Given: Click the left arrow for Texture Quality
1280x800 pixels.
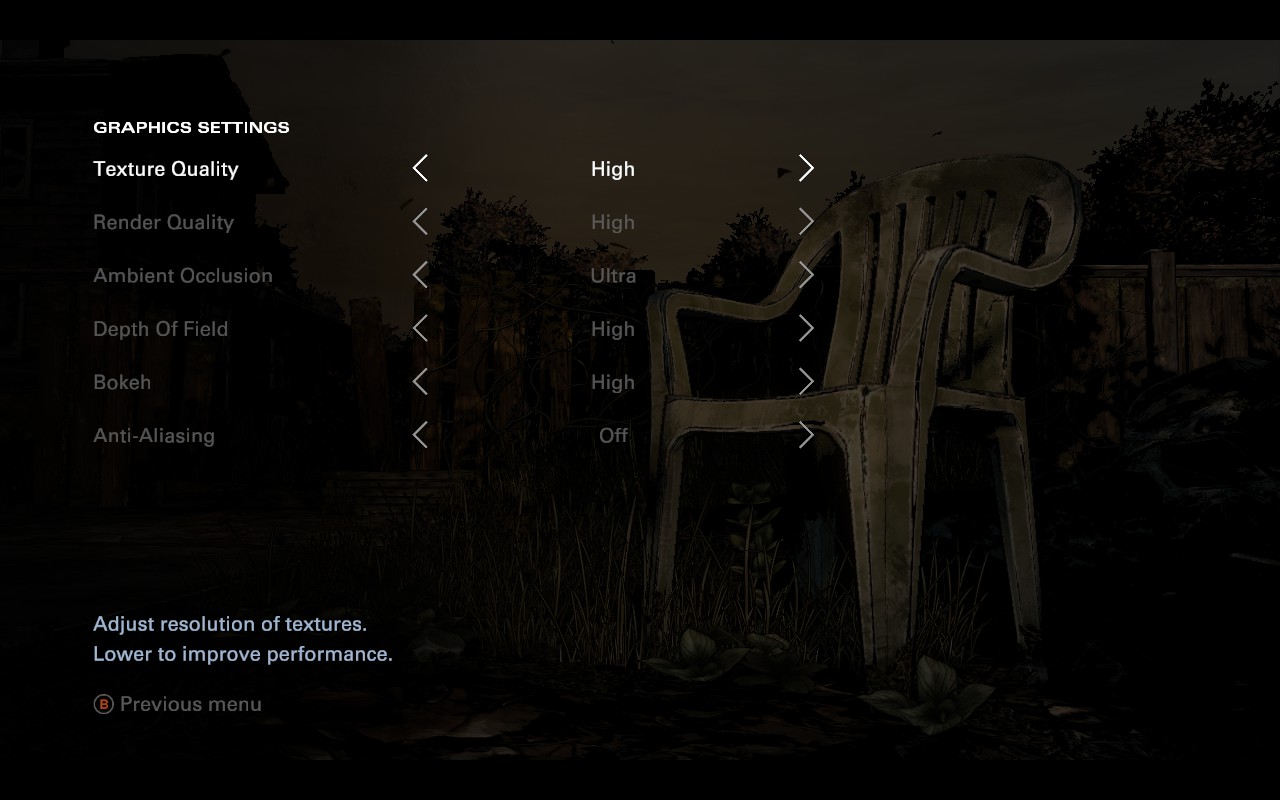Looking at the screenshot, I should (x=420, y=168).
